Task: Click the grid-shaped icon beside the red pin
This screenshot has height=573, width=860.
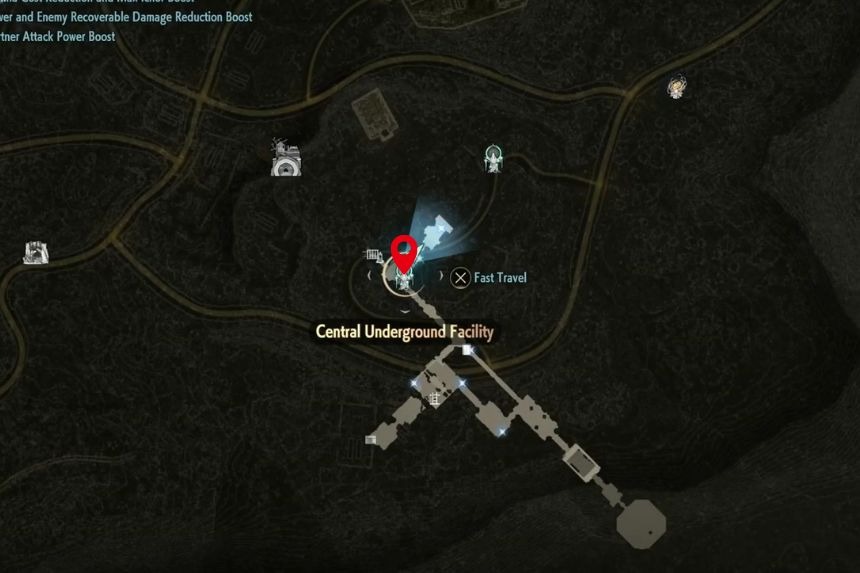Action: click(374, 257)
